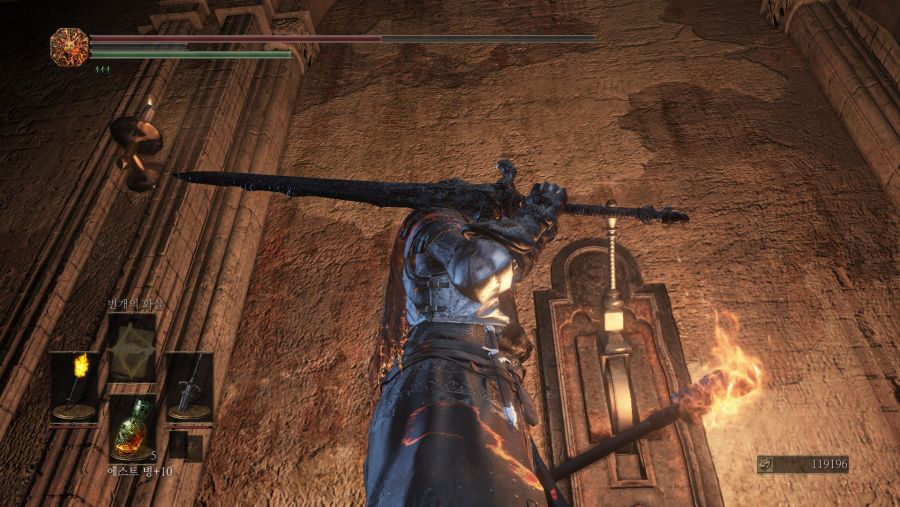Select the greatsword right-hand weapon slot
The width and height of the screenshot is (900, 507).
click(189, 386)
